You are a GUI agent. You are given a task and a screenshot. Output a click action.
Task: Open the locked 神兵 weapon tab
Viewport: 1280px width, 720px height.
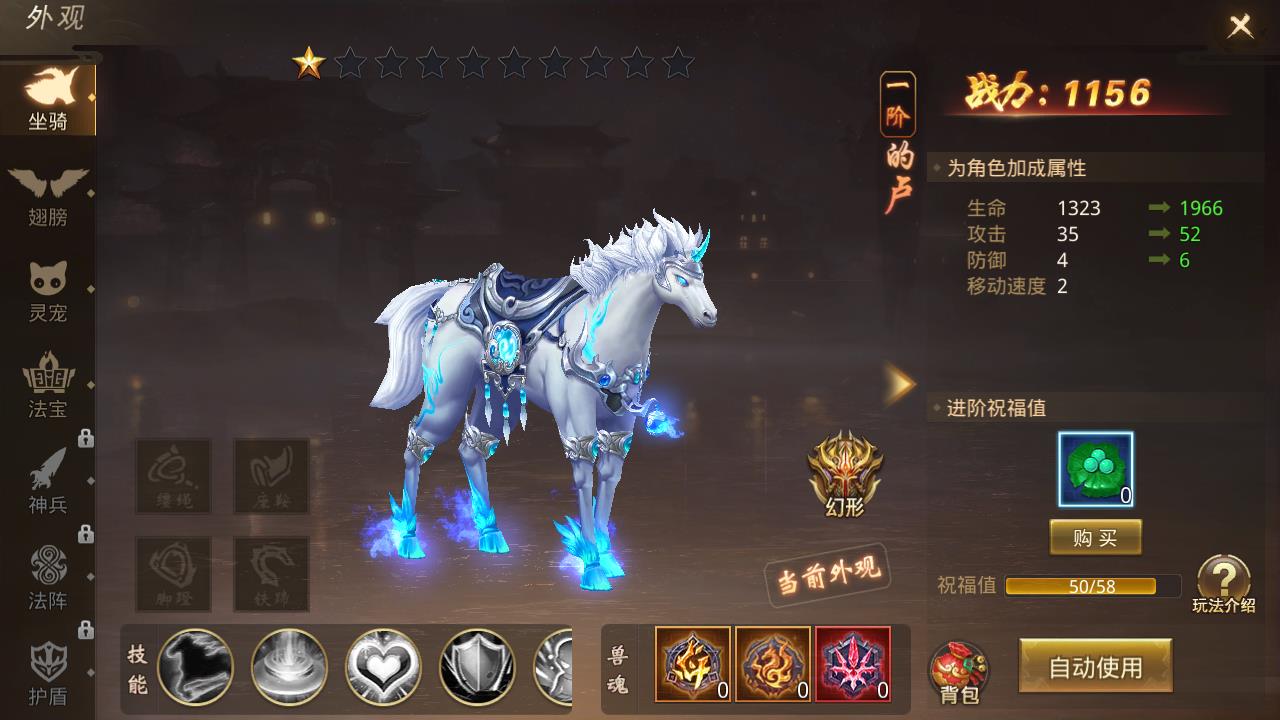coord(48,481)
